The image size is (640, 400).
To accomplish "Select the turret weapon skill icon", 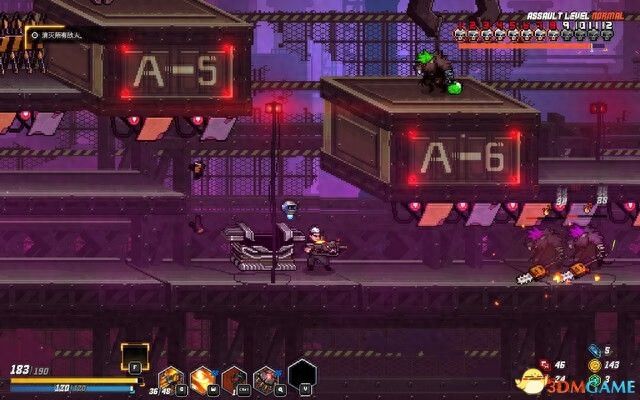I will (x=170, y=379).
